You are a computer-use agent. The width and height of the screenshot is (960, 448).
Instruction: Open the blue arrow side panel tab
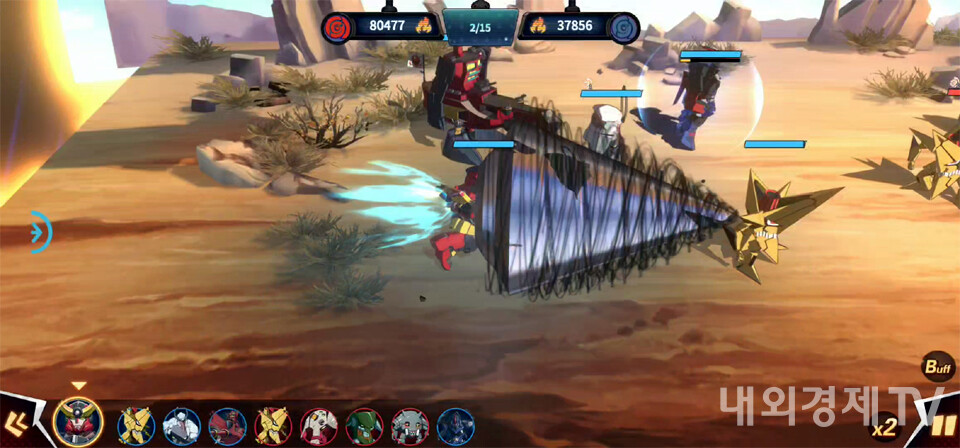coord(40,232)
